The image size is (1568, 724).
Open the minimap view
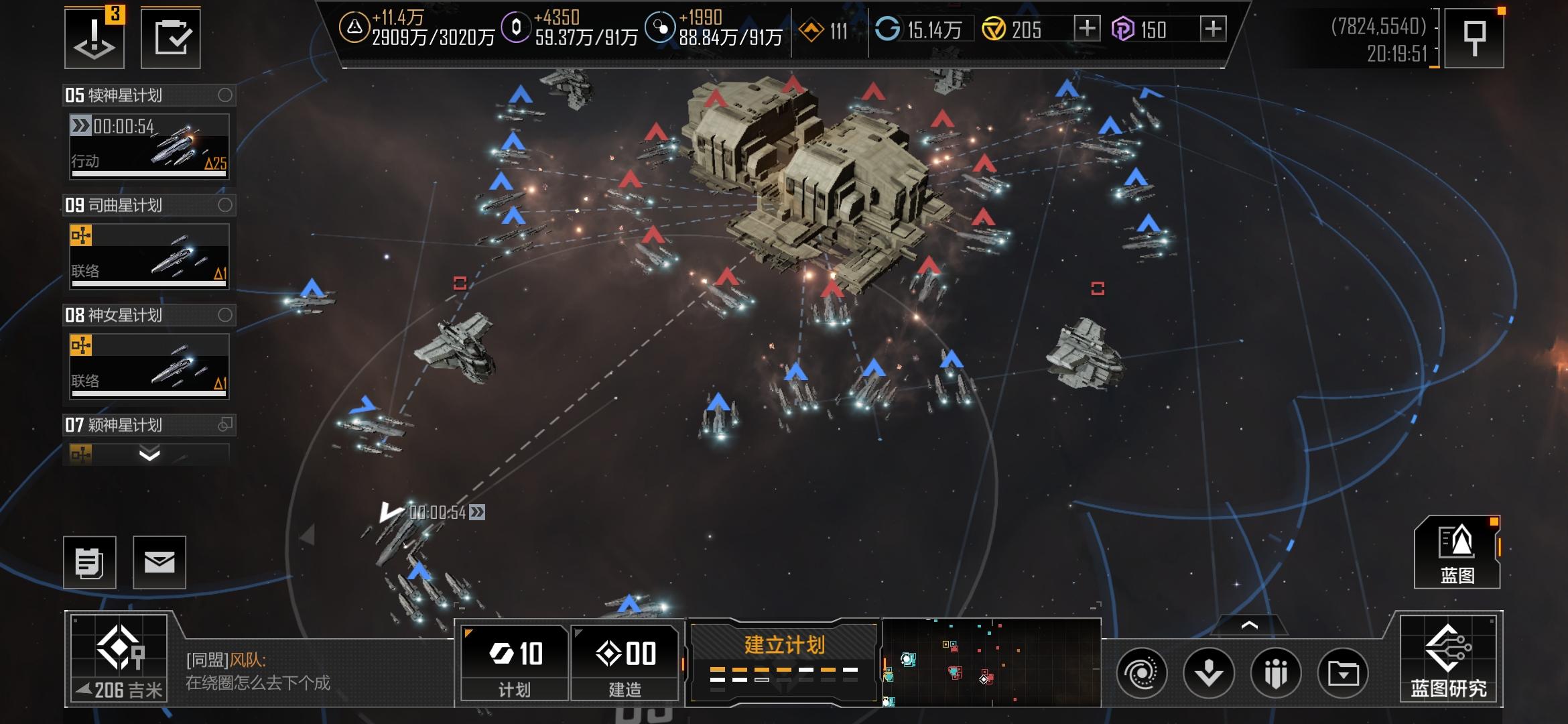click(992, 662)
